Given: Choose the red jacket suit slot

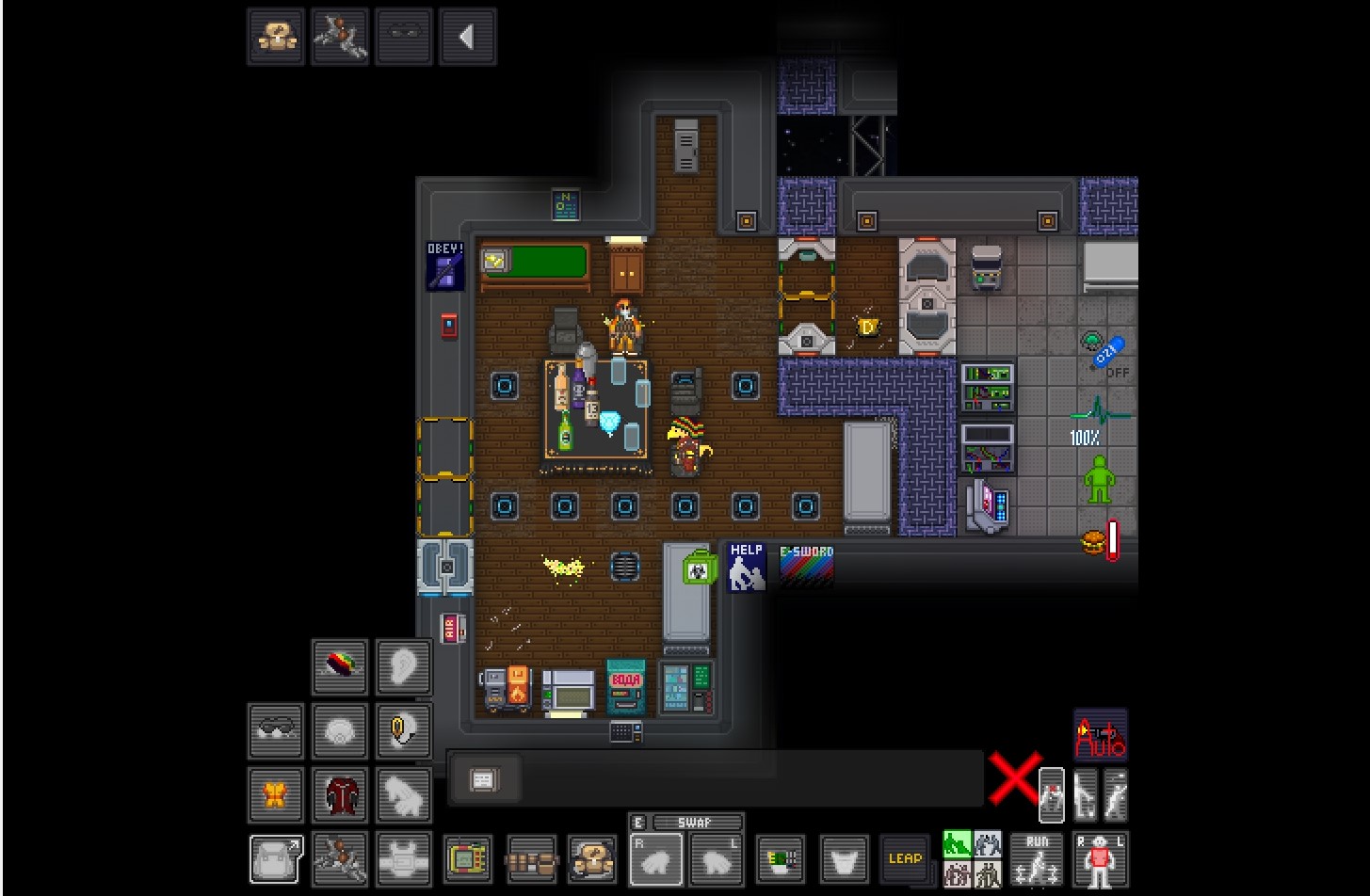Looking at the screenshot, I should click(x=340, y=794).
